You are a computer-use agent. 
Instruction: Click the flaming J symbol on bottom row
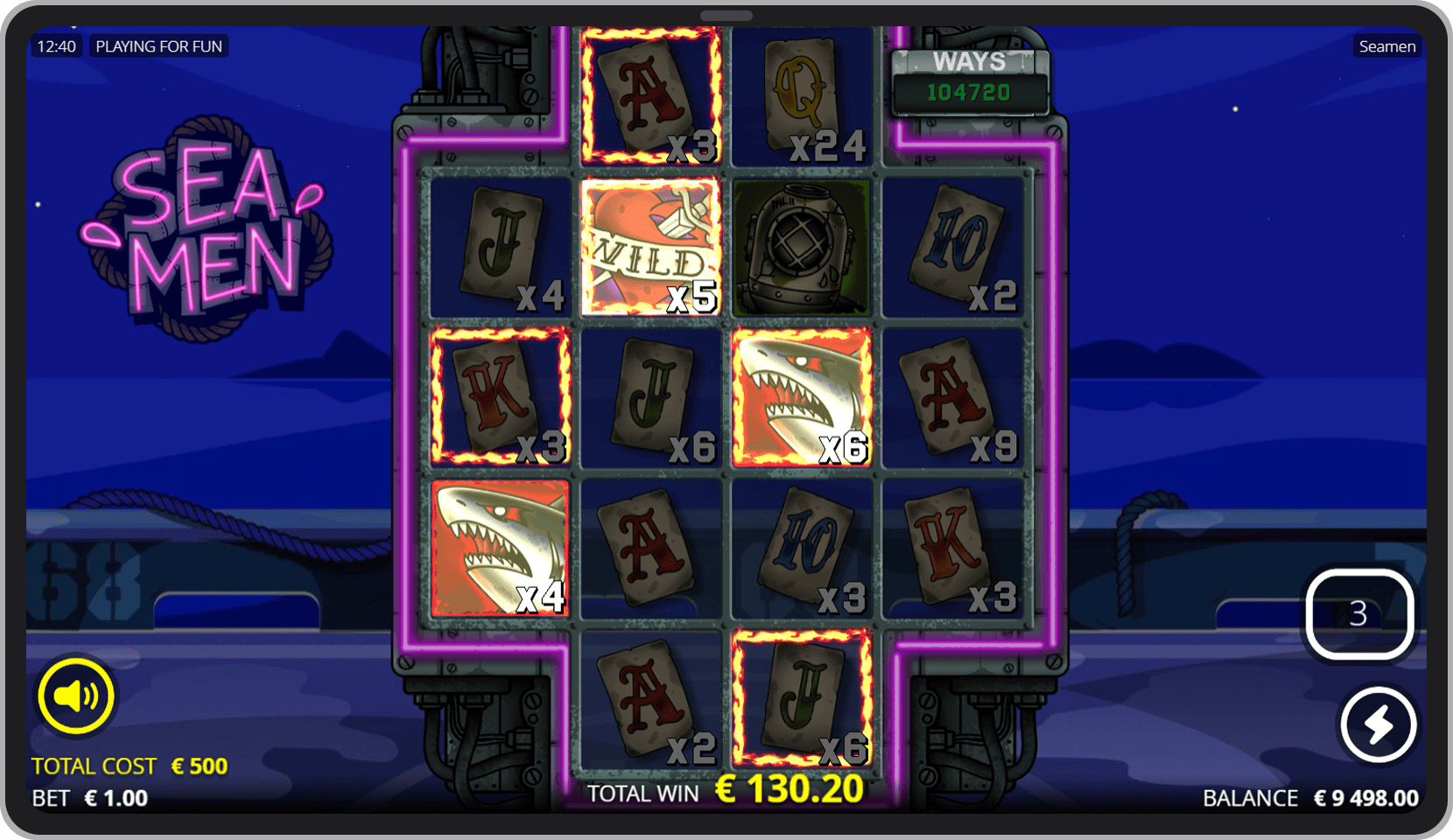tap(801, 700)
